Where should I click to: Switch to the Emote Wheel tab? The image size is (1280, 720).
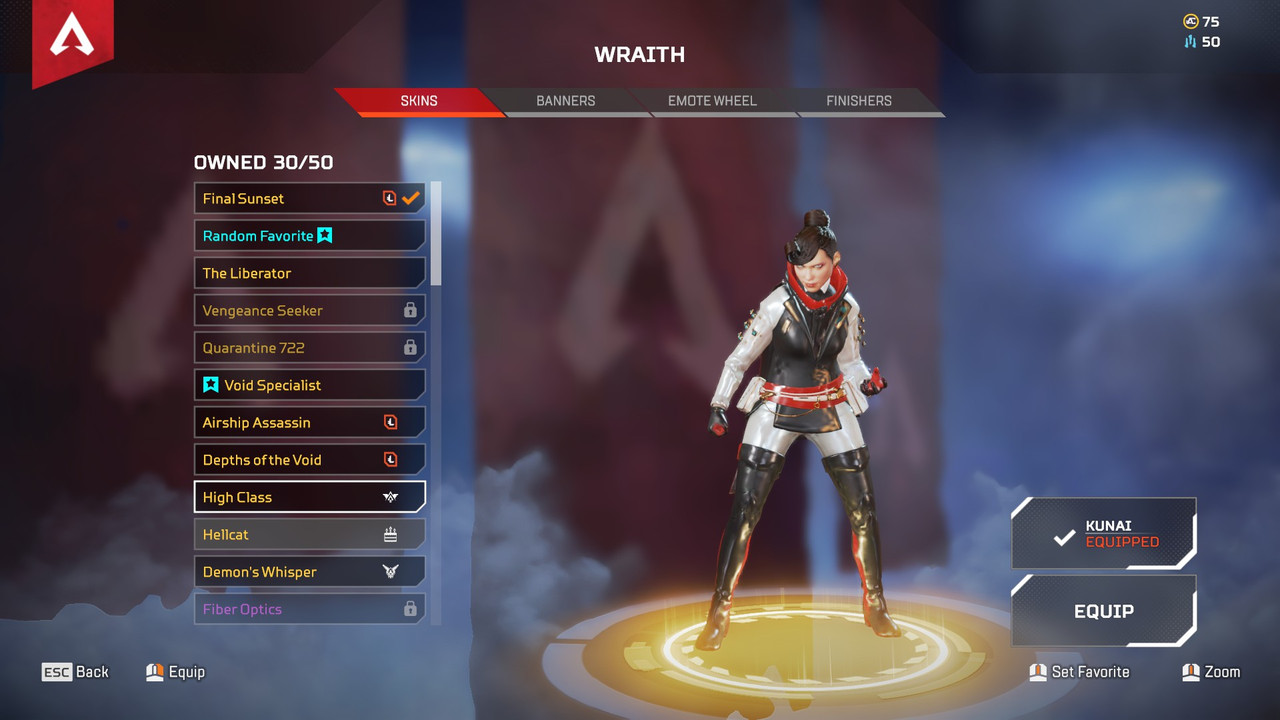tap(712, 101)
